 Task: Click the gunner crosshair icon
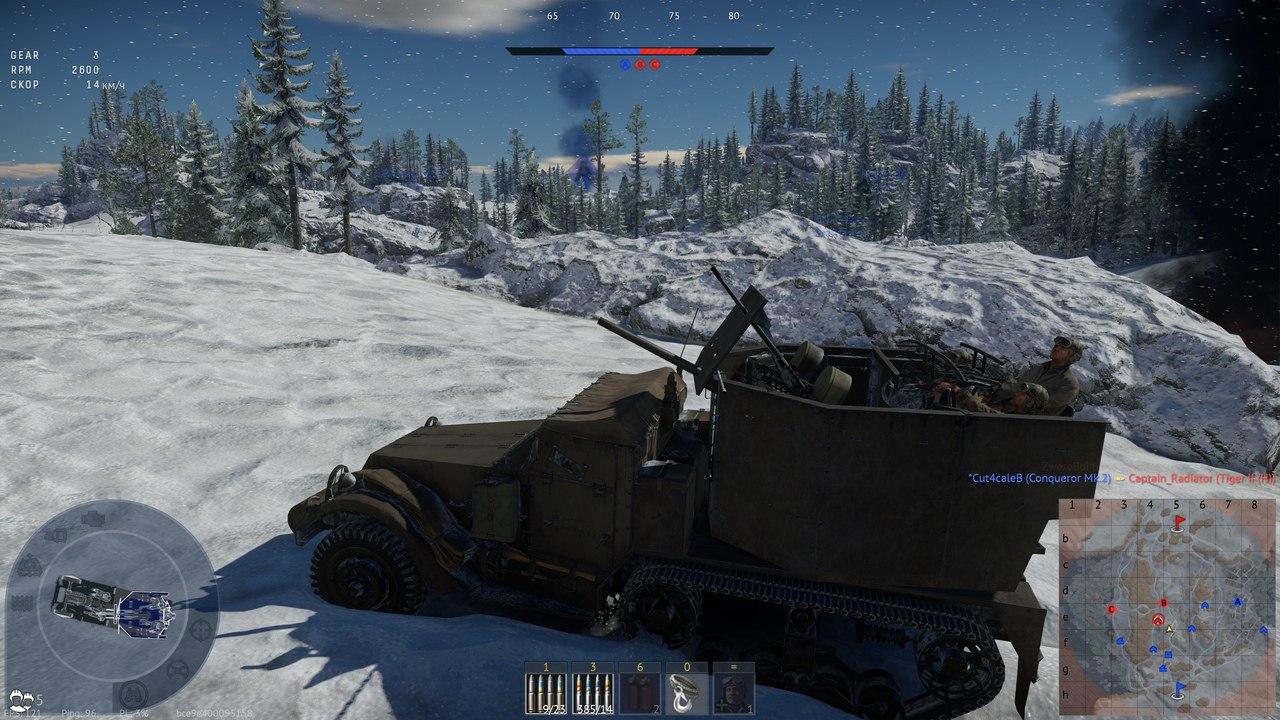201,629
